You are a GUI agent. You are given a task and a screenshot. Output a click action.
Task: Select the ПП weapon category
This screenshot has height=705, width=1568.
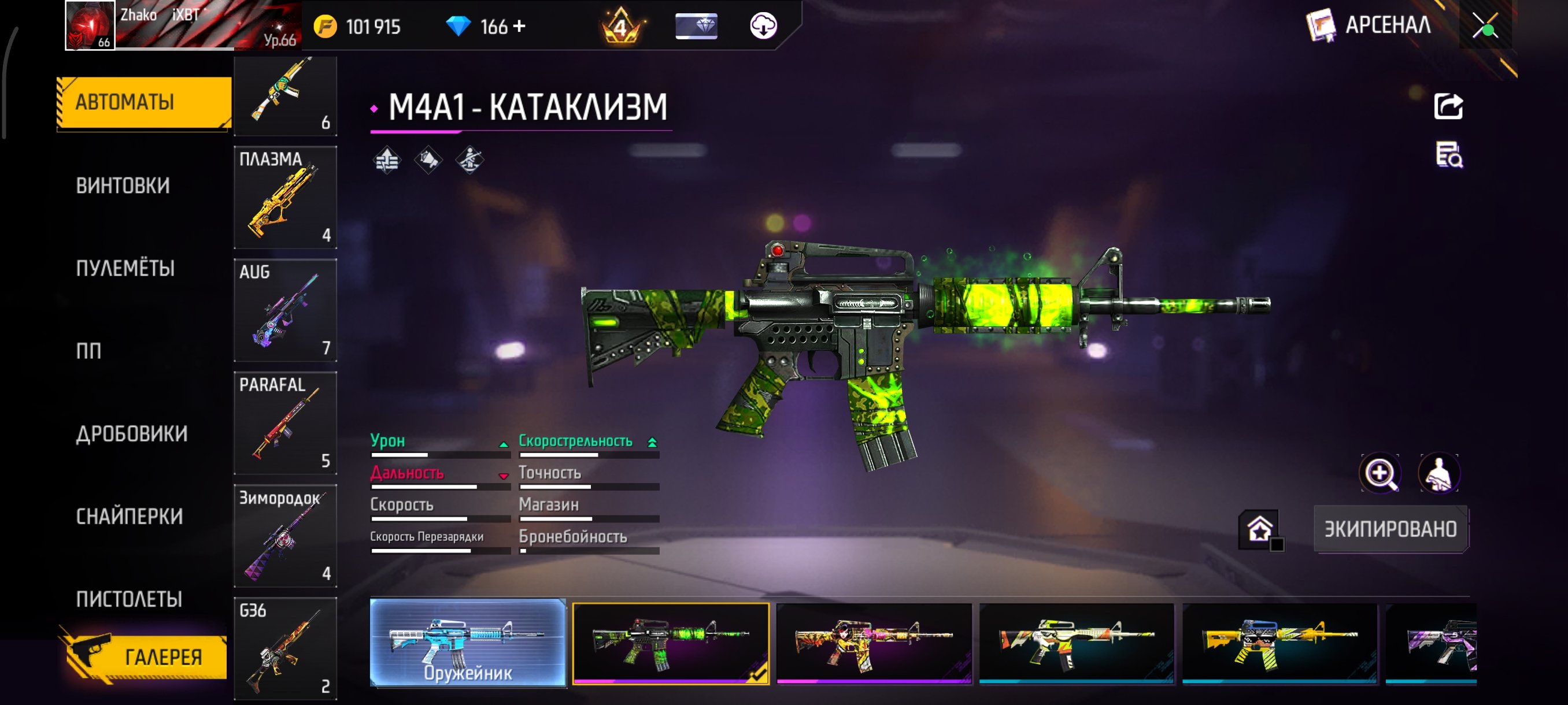[89, 351]
